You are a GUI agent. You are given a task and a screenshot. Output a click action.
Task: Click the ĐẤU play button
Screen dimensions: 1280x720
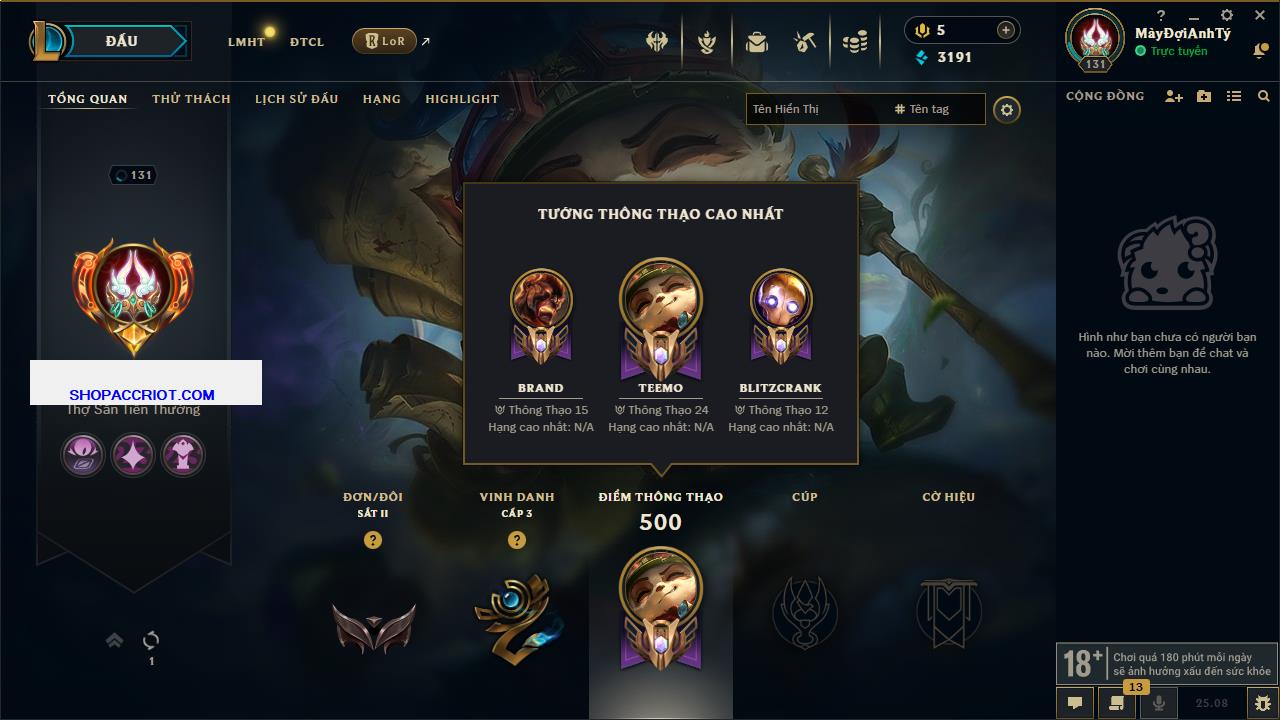point(123,41)
